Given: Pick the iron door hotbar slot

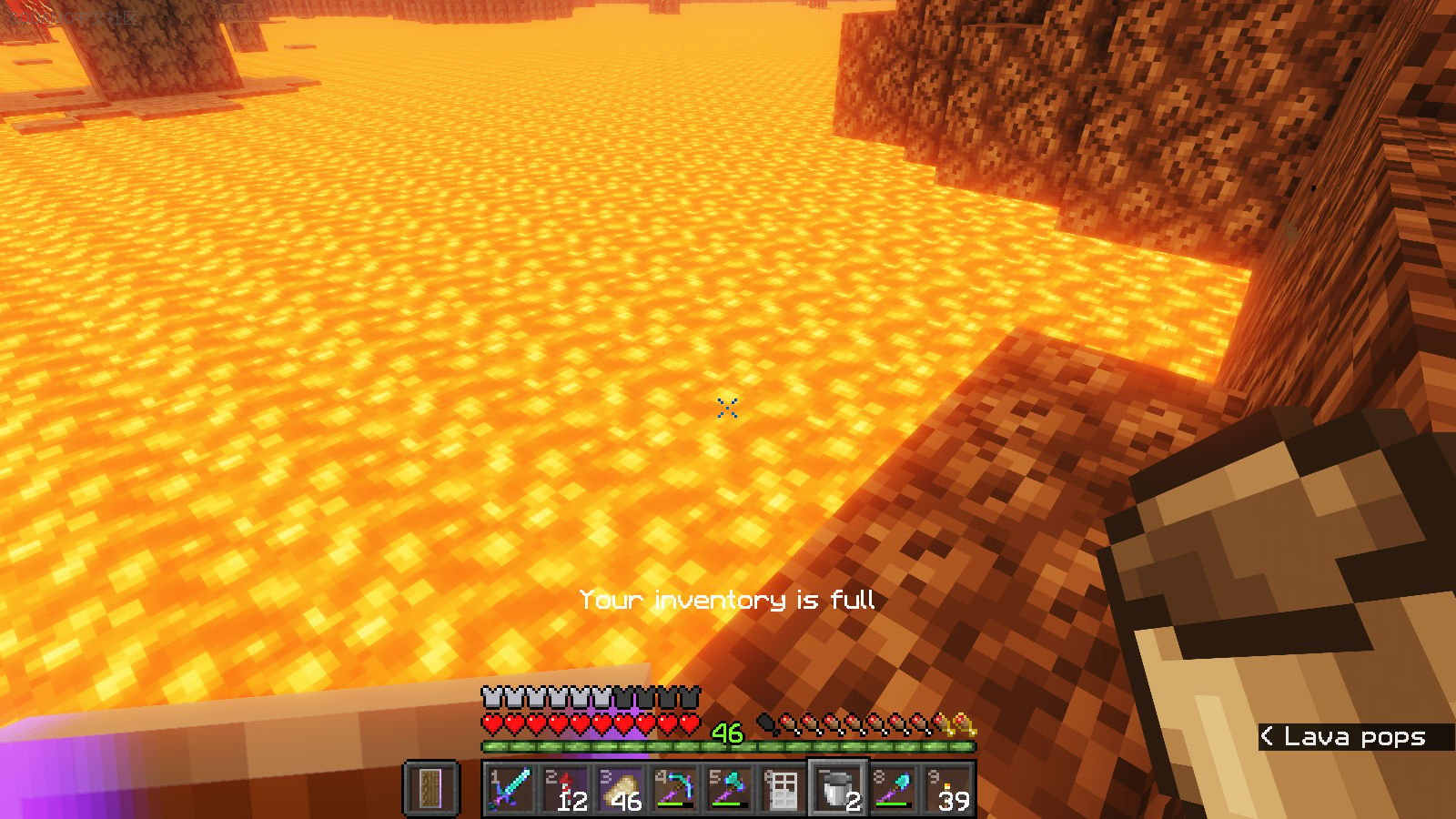Looking at the screenshot, I should 784,788.
